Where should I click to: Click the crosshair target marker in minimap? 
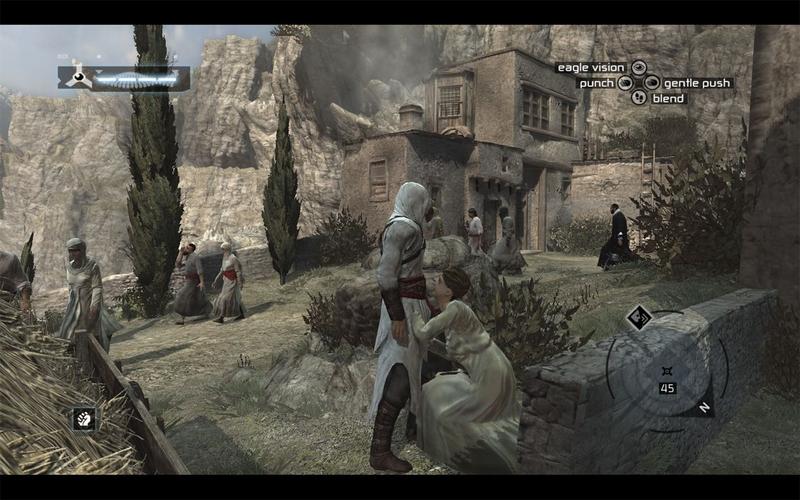click(667, 370)
